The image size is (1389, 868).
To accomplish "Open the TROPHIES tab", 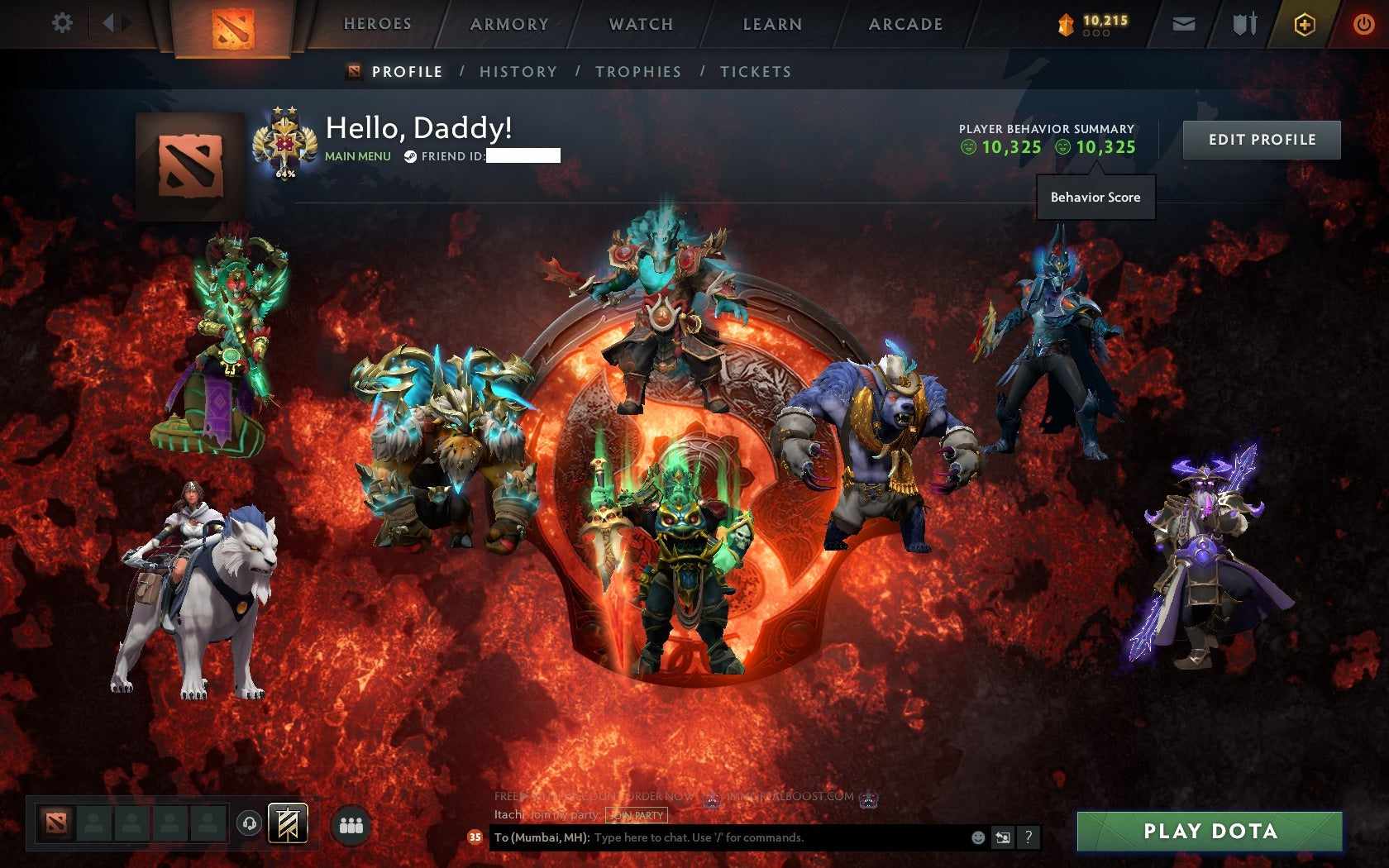I will pyautogui.click(x=637, y=72).
